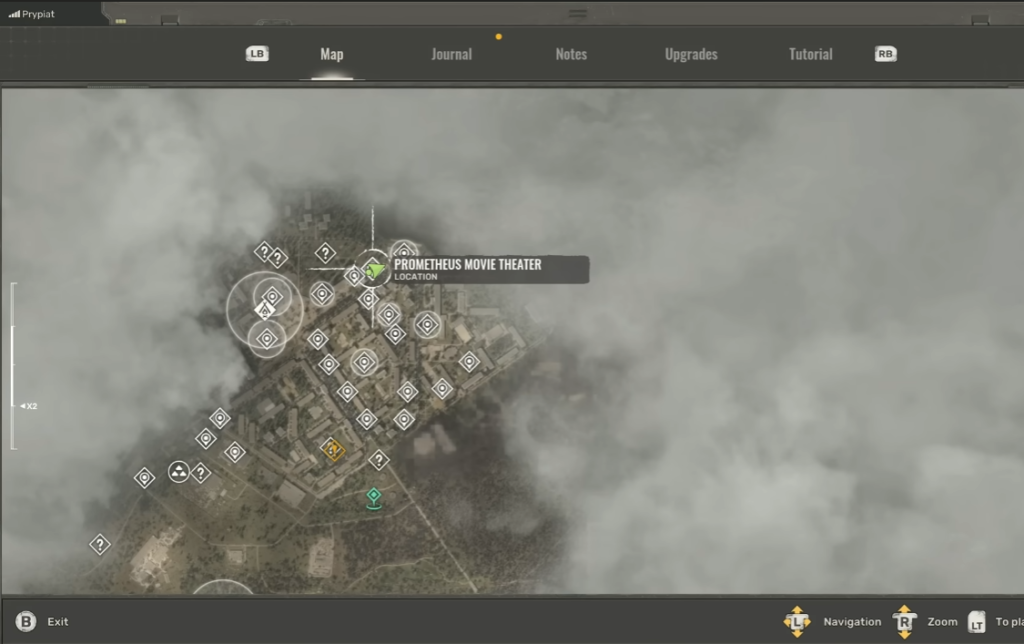Switch to the Journal tab
The height and width of the screenshot is (644, 1024).
tap(451, 54)
